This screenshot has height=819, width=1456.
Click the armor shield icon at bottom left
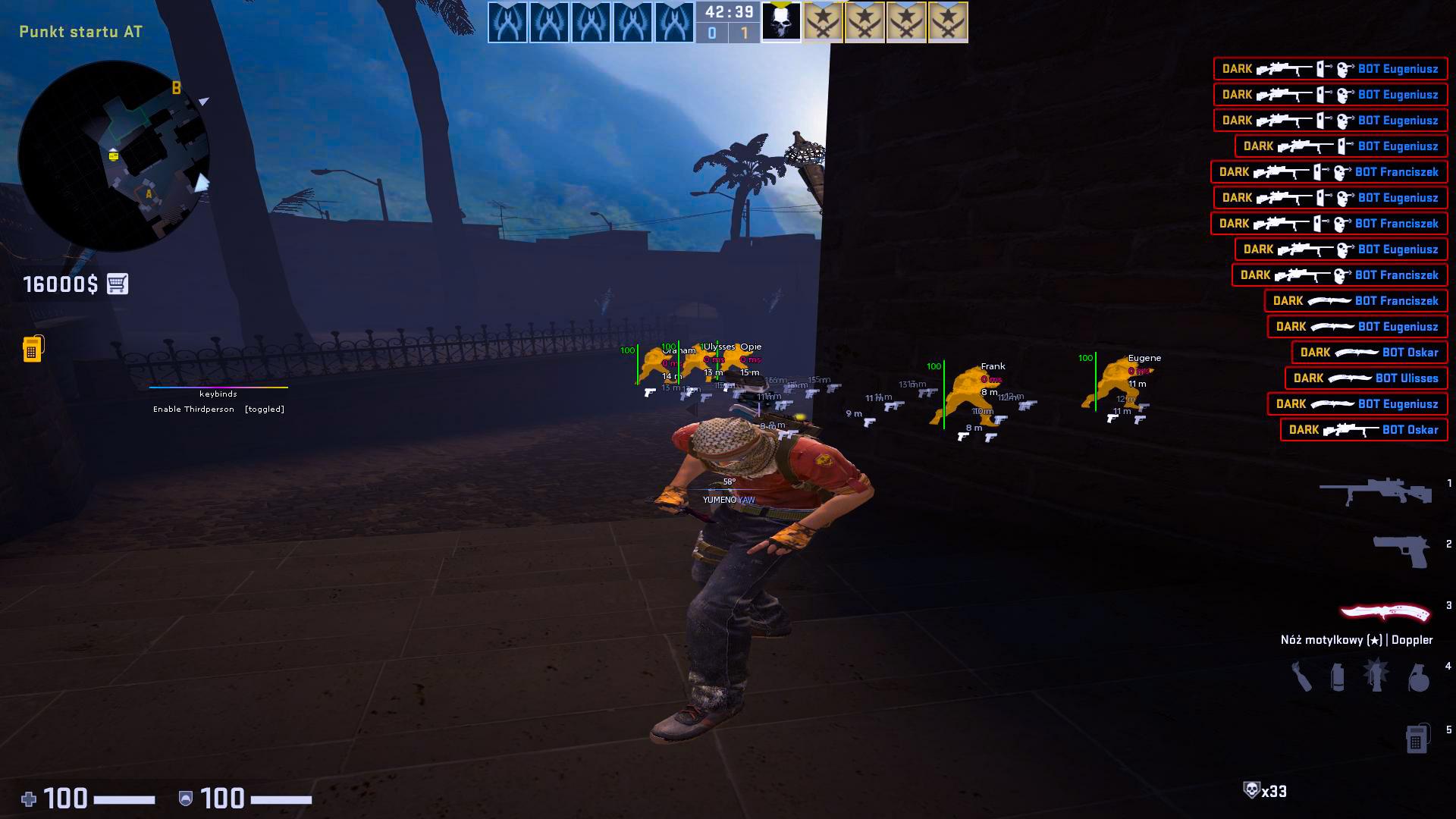pos(185,799)
